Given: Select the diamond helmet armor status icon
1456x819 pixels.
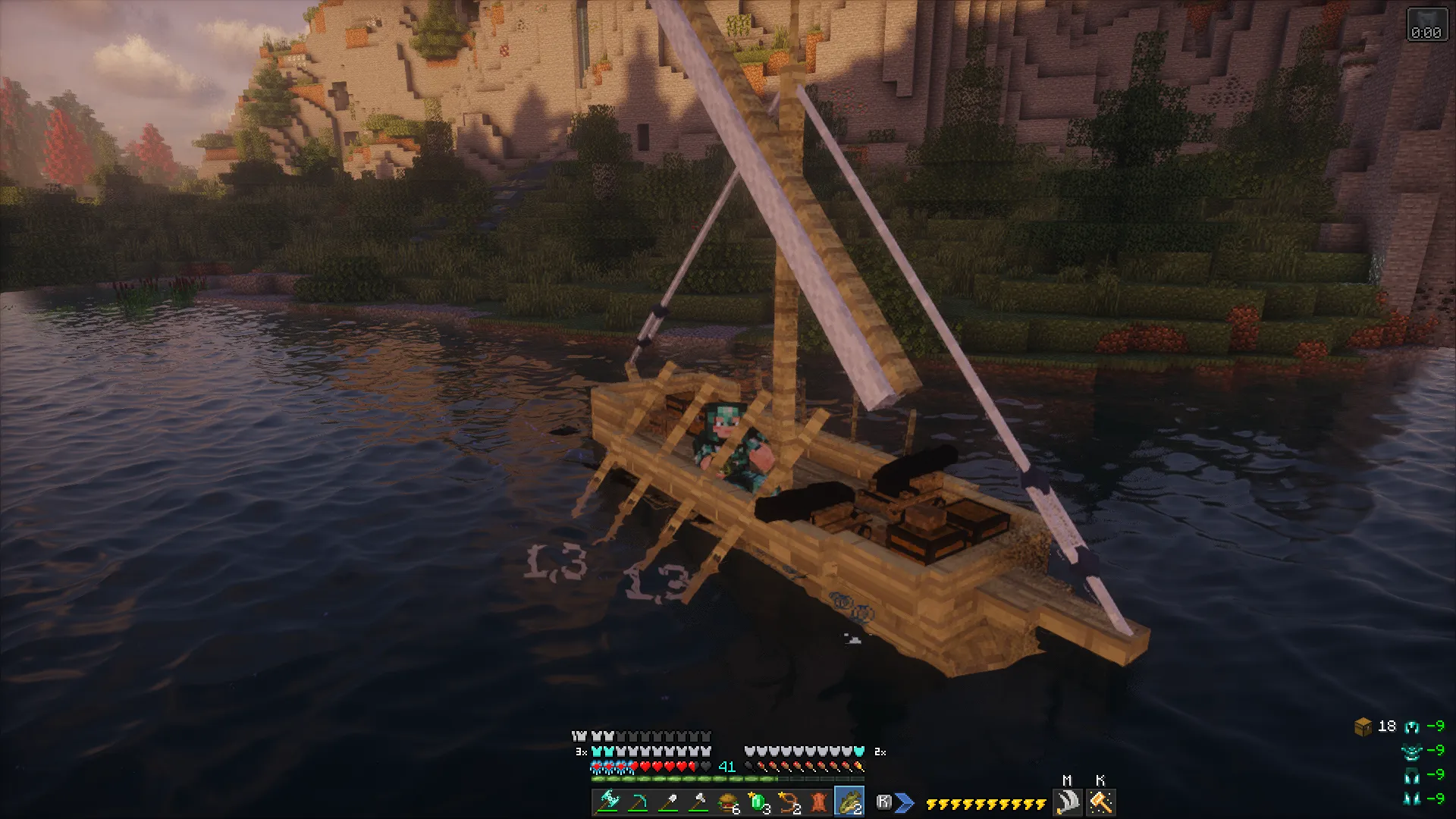Looking at the screenshot, I should coord(1411,727).
